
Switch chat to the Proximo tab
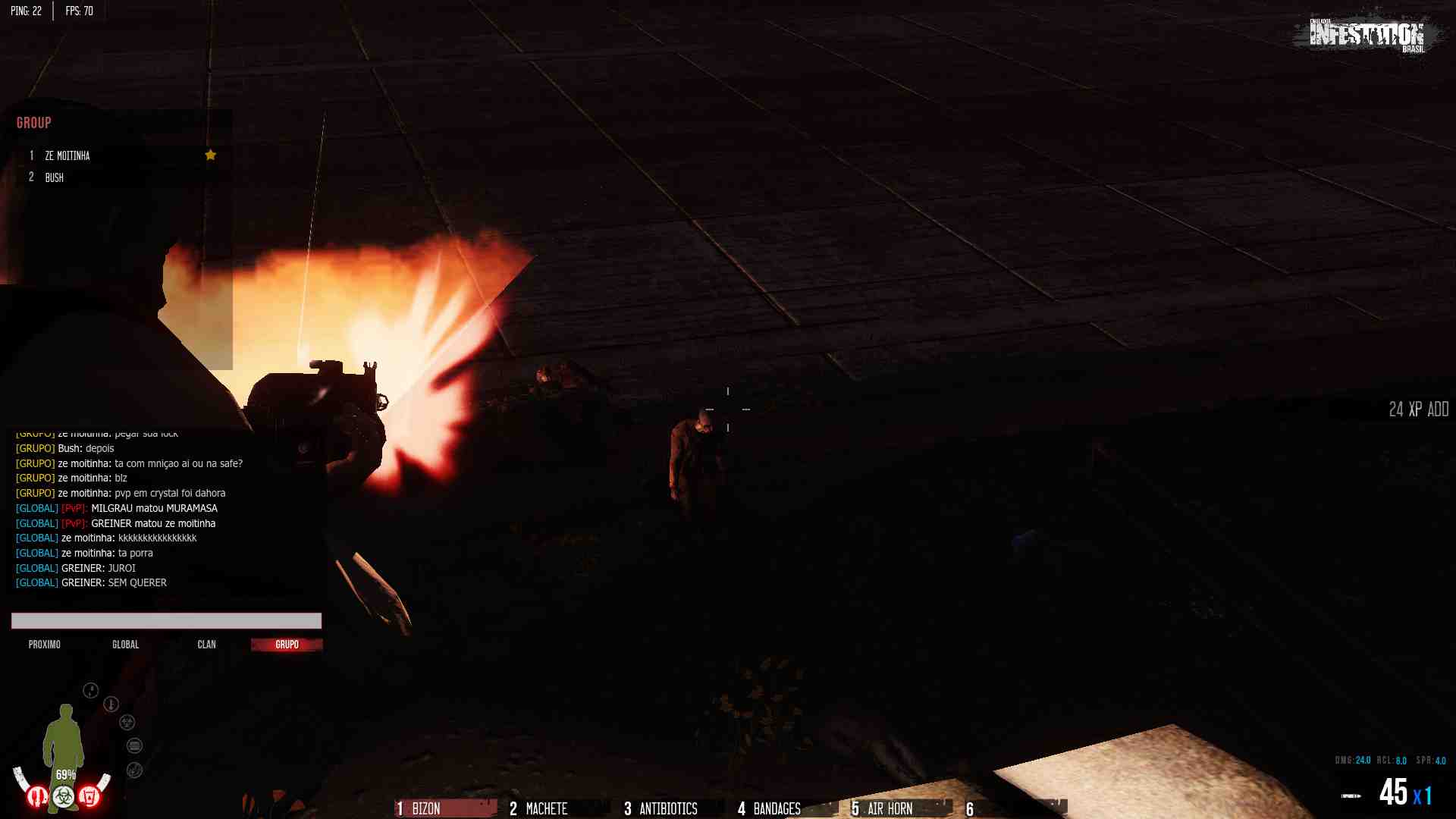tap(45, 645)
